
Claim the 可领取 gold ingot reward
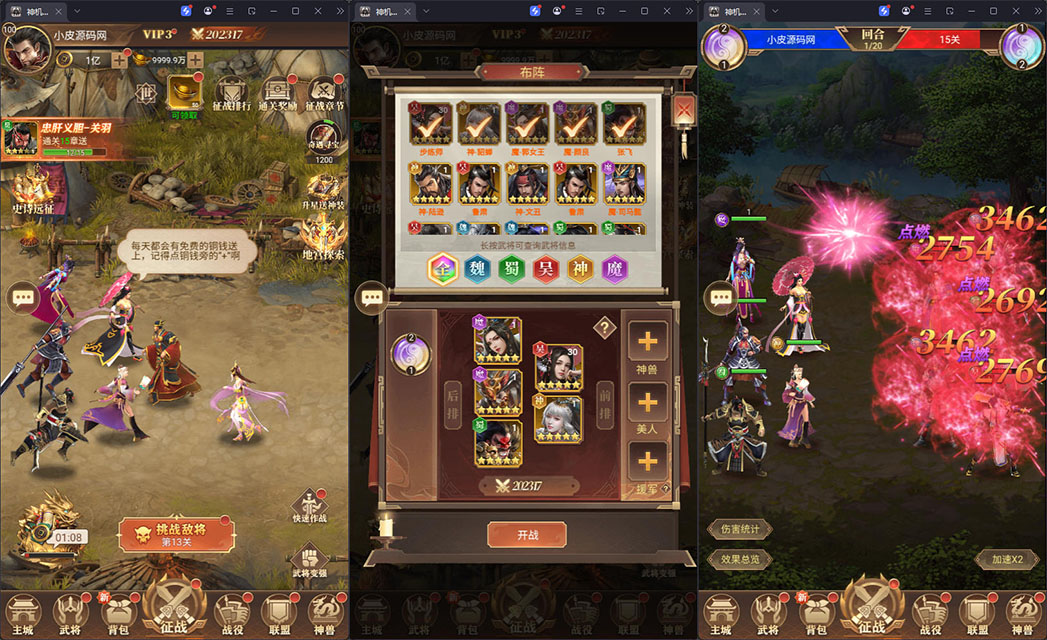tap(183, 97)
